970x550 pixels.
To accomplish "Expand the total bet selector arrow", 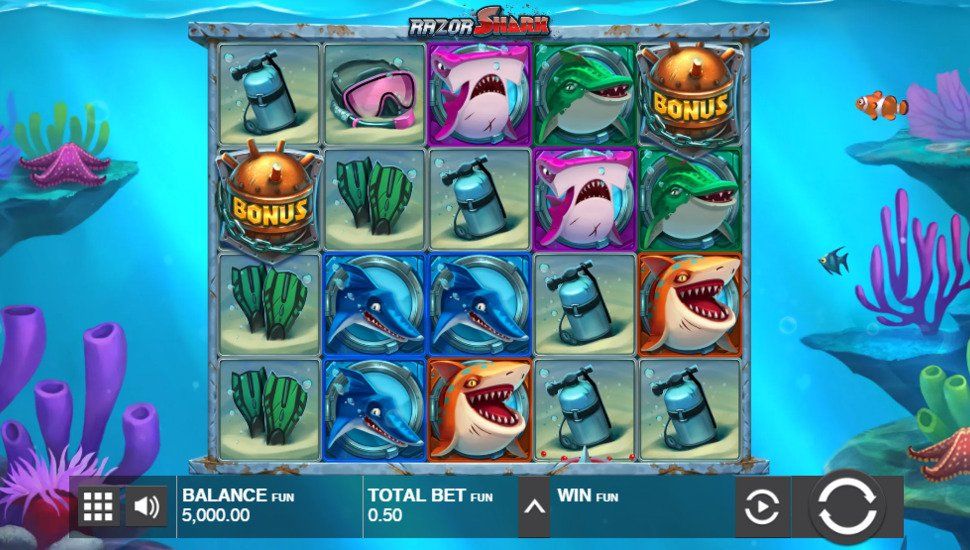I will 534,507.
